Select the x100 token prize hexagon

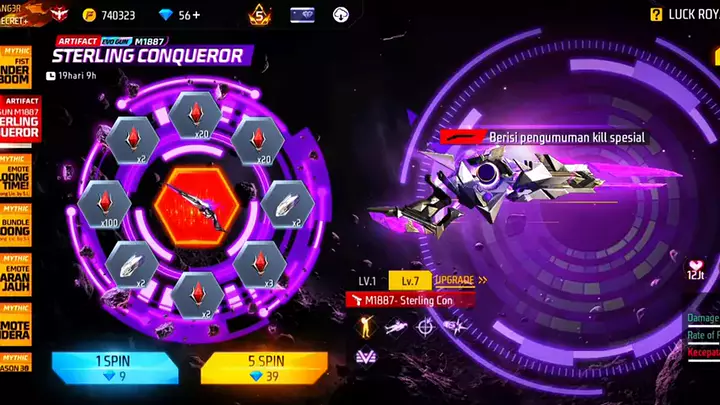pos(103,201)
